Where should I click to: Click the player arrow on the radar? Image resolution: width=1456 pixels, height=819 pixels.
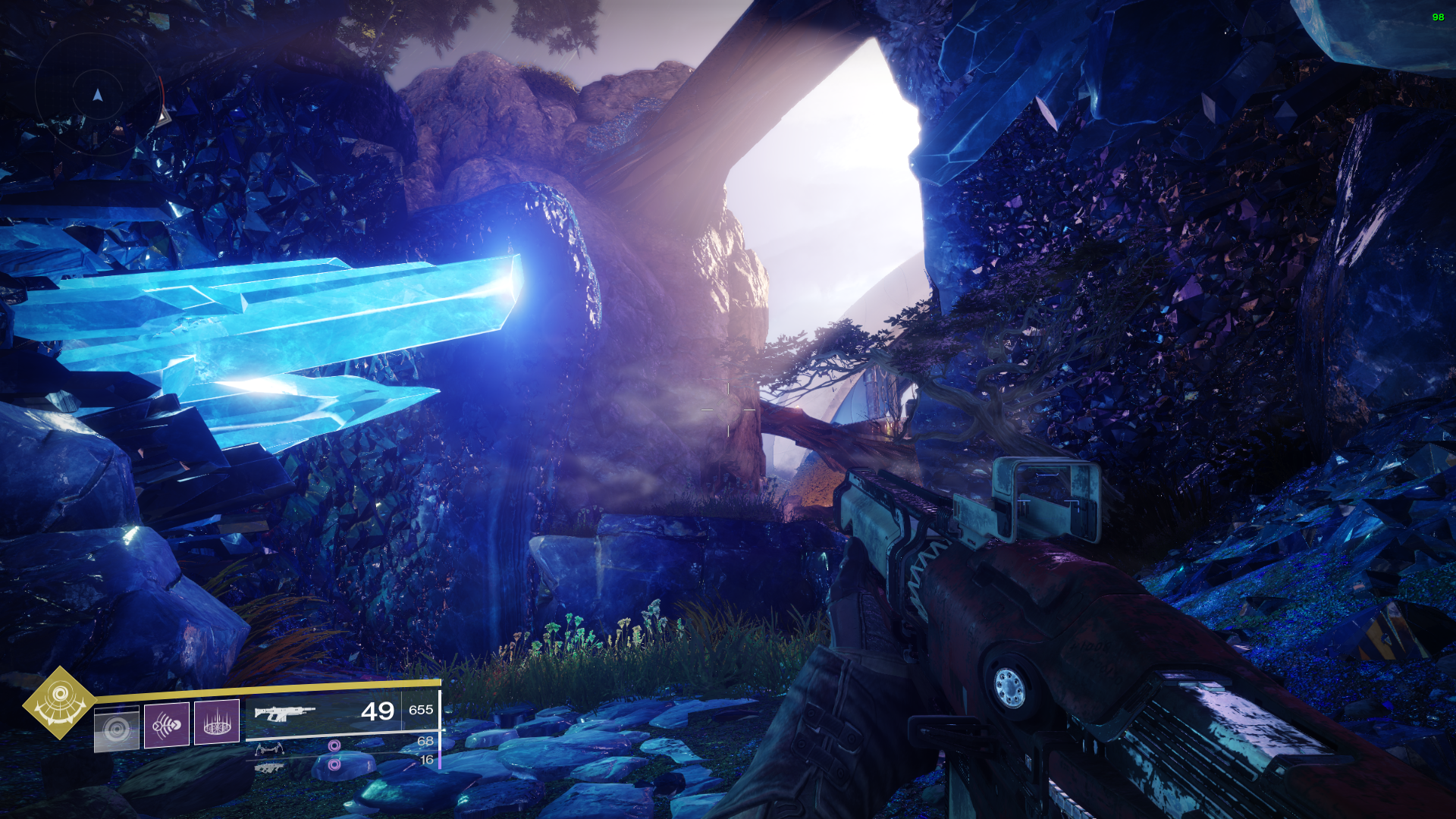[98, 95]
